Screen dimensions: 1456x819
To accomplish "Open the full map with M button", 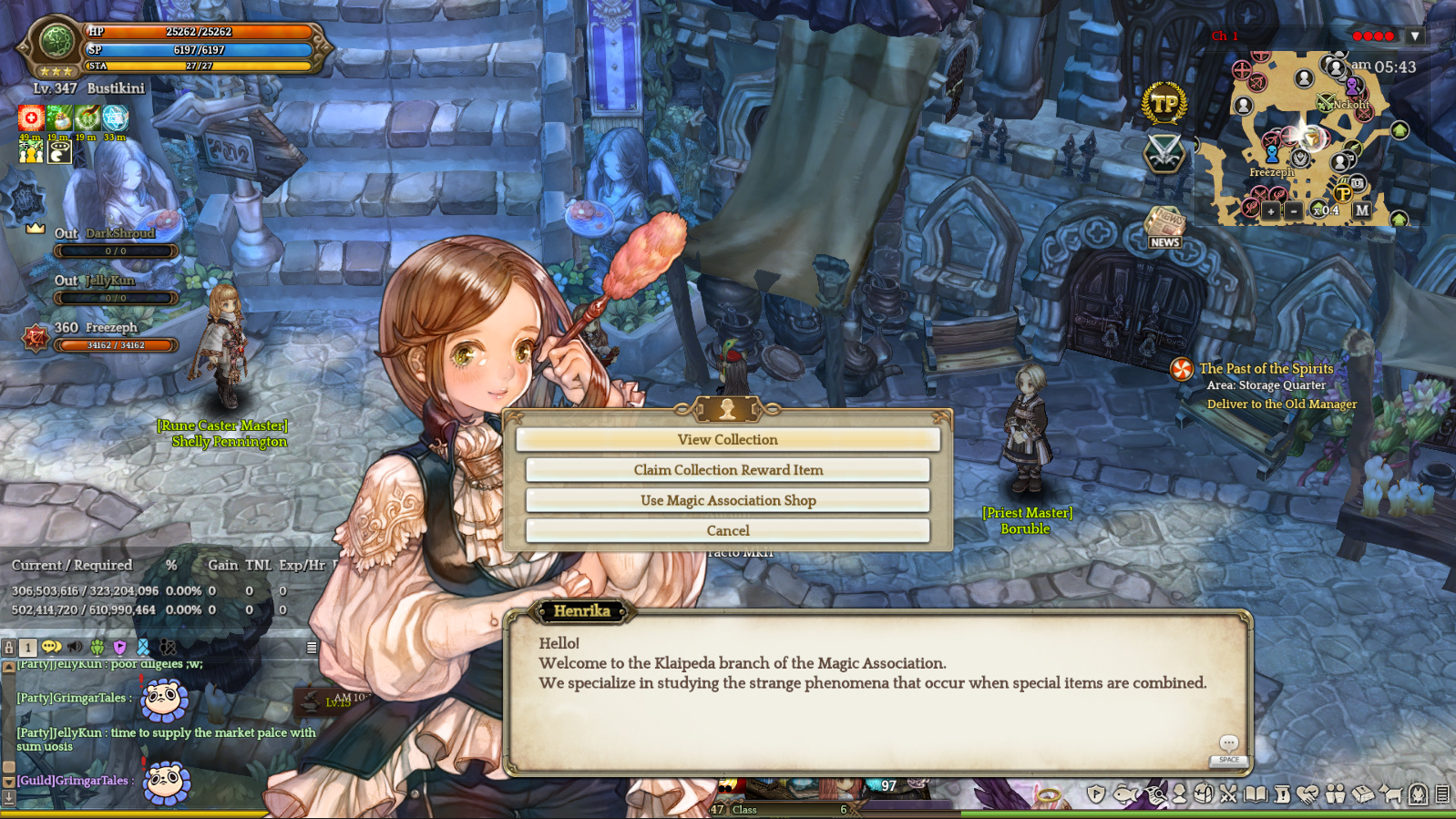I will tap(1361, 210).
